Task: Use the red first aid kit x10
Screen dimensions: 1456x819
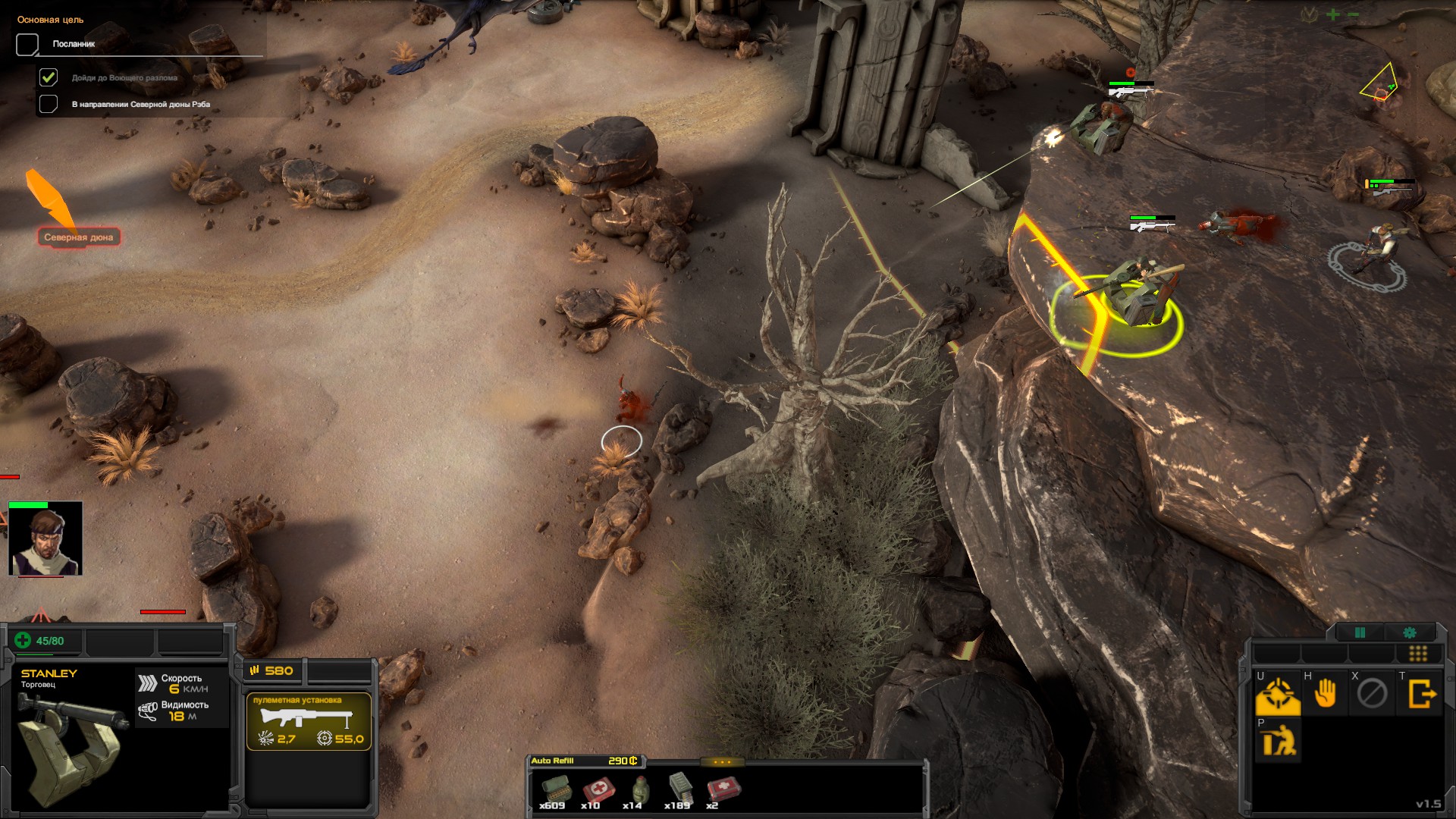Action: point(594,791)
